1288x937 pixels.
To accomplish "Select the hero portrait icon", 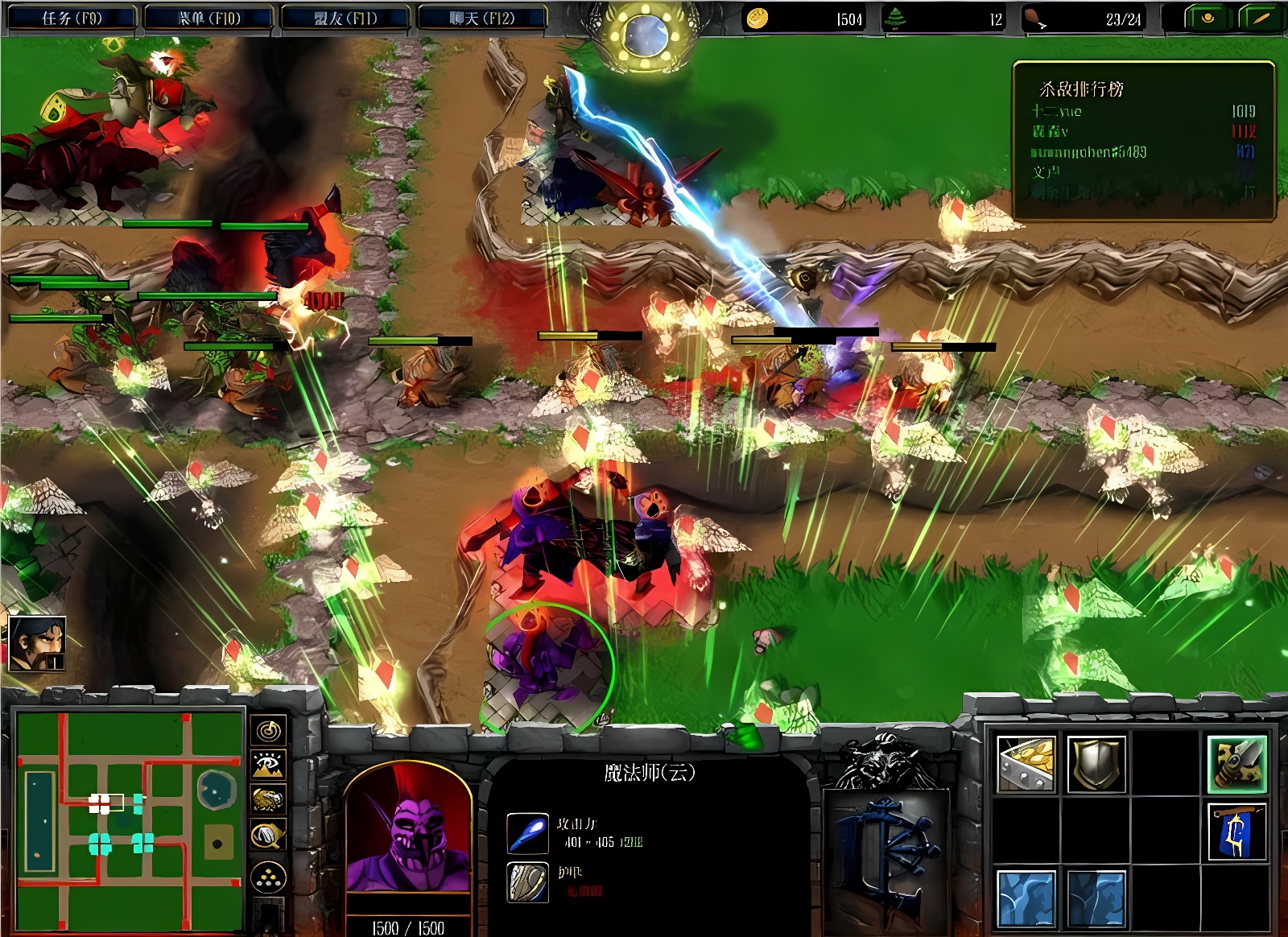I will [x=37, y=643].
